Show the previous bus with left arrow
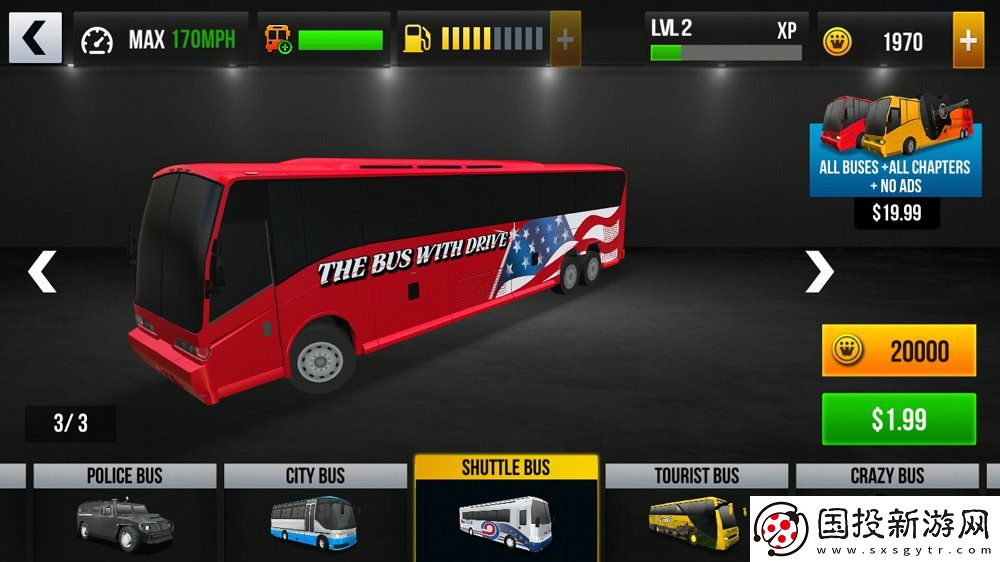 click(x=42, y=272)
